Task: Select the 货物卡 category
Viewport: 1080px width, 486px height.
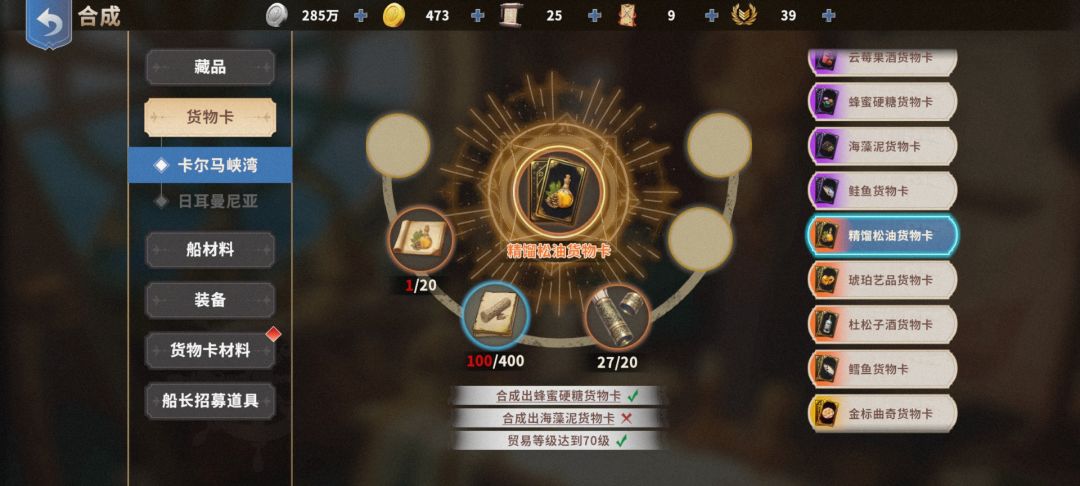Action: coord(210,117)
